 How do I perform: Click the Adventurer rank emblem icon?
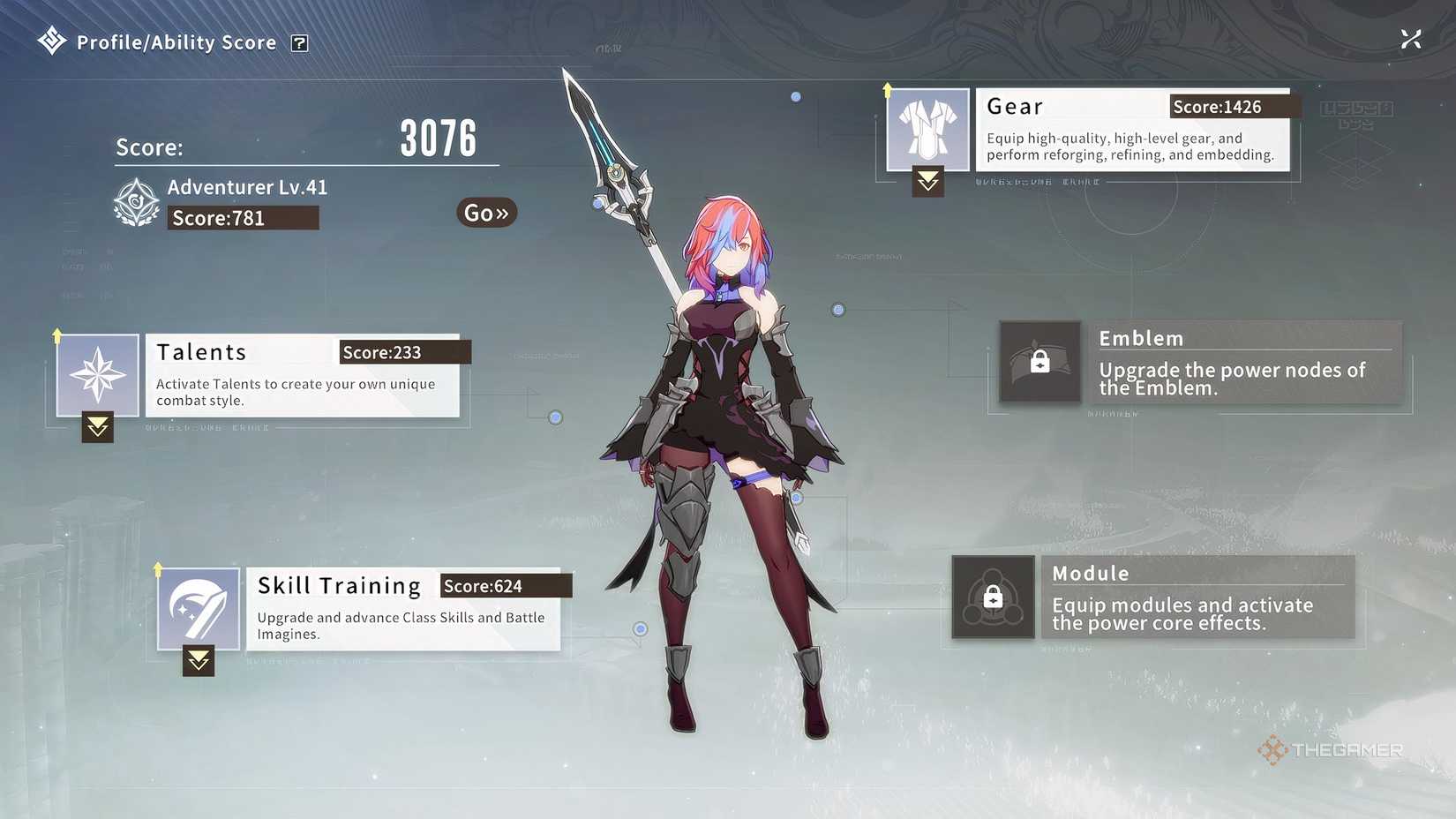tap(137, 201)
